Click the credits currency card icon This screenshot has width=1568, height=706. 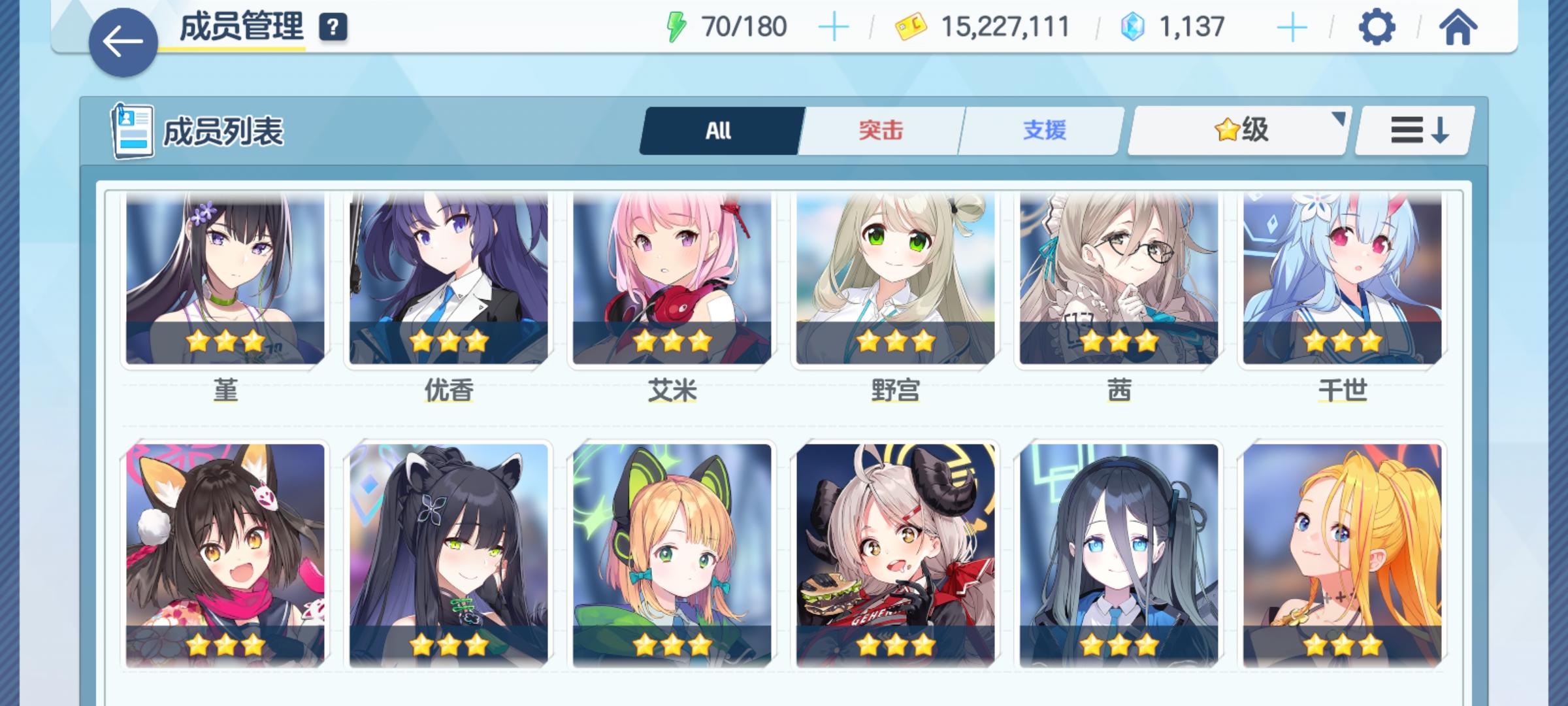click(911, 26)
